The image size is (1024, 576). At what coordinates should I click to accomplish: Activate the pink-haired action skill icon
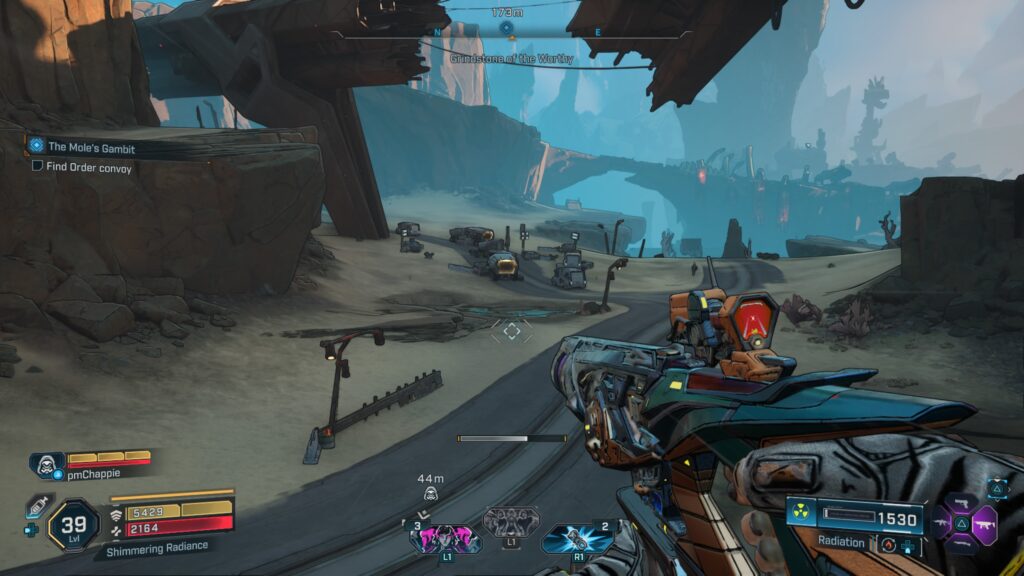pyautogui.click(x=445, y=539)
